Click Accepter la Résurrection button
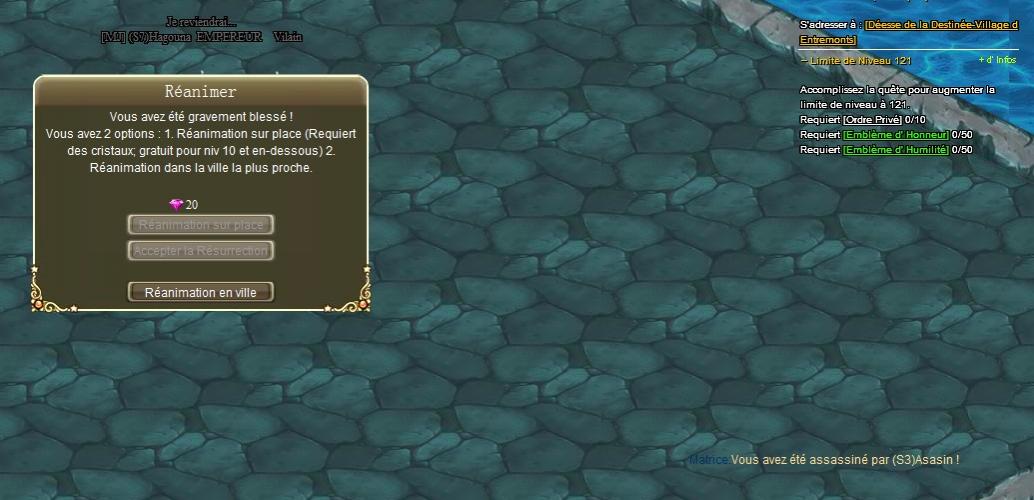Screen dimensions: 1034x500 click(x=201, y=250)
